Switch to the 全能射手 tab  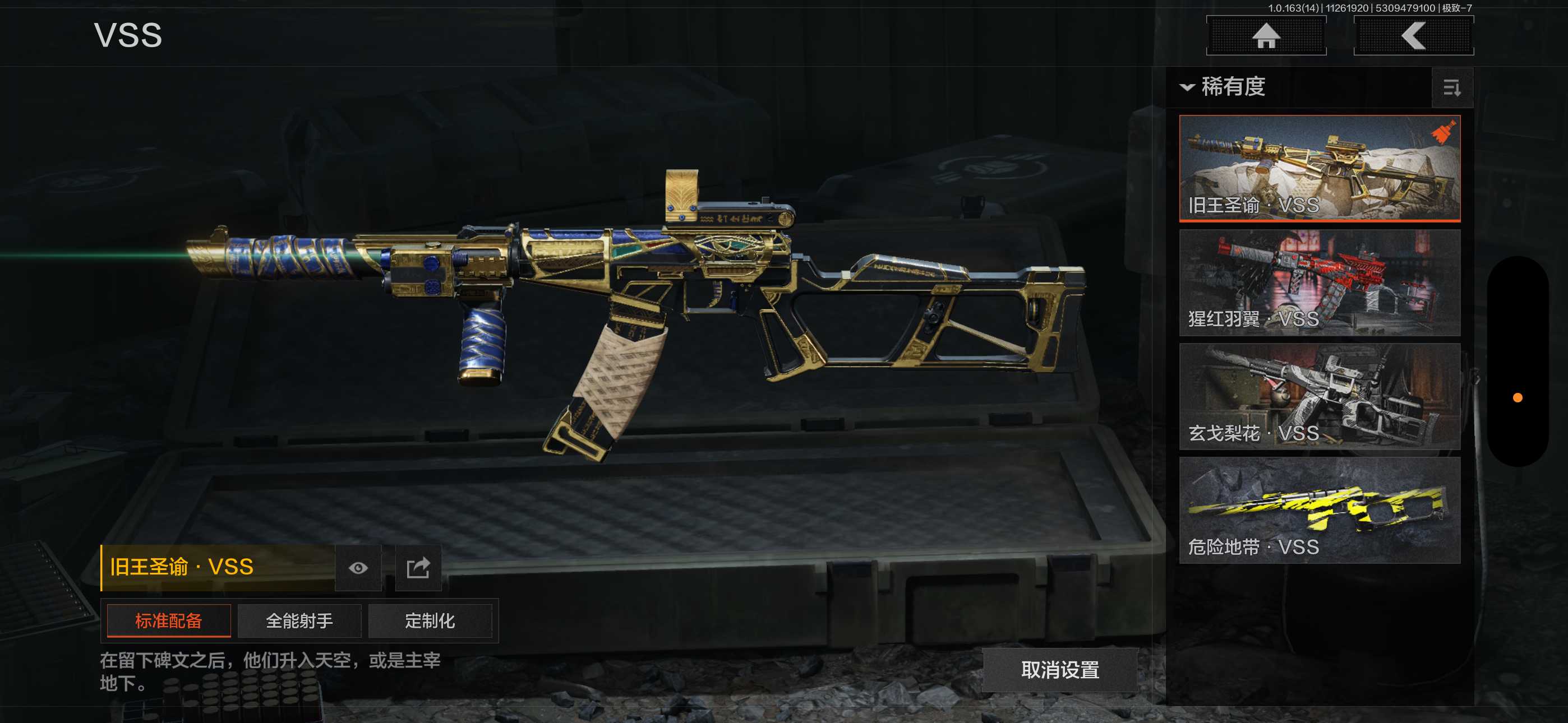click(x=299, y=621)
